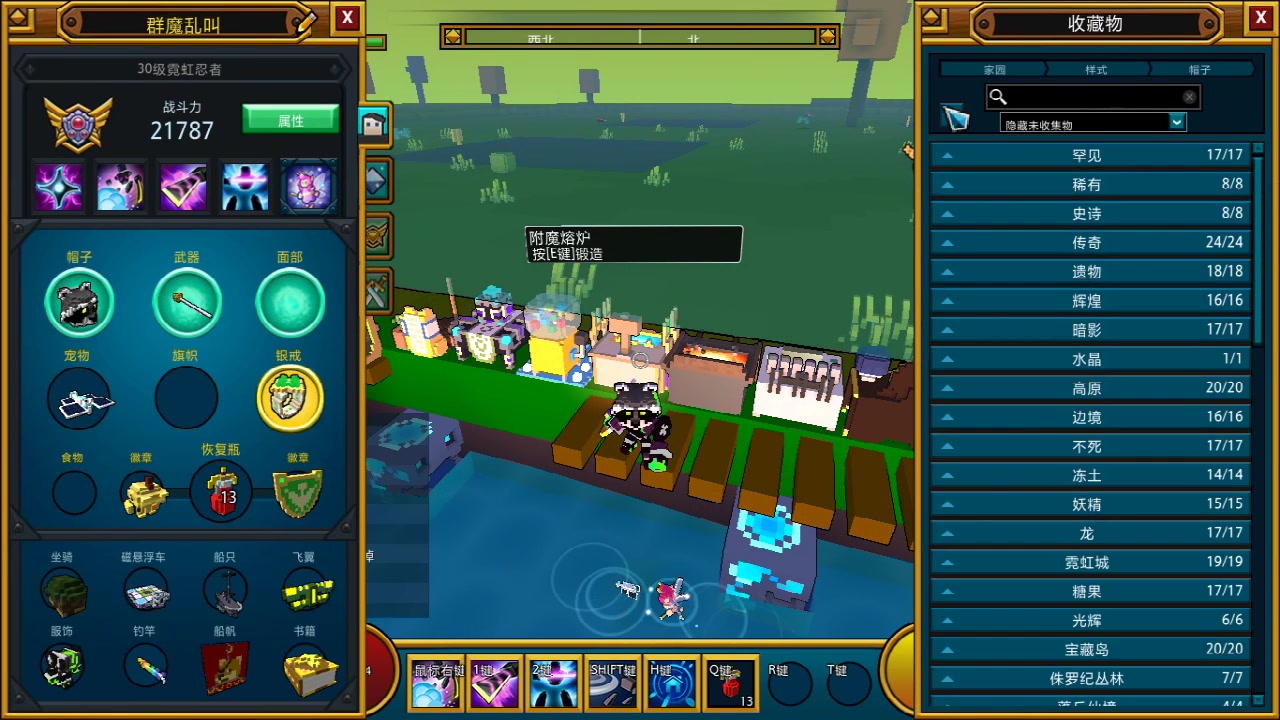The width and height of the screenshot is (1280, 720).
Task: Select the 帽子 hat equipment slot
Action: (x=79, y=303)
